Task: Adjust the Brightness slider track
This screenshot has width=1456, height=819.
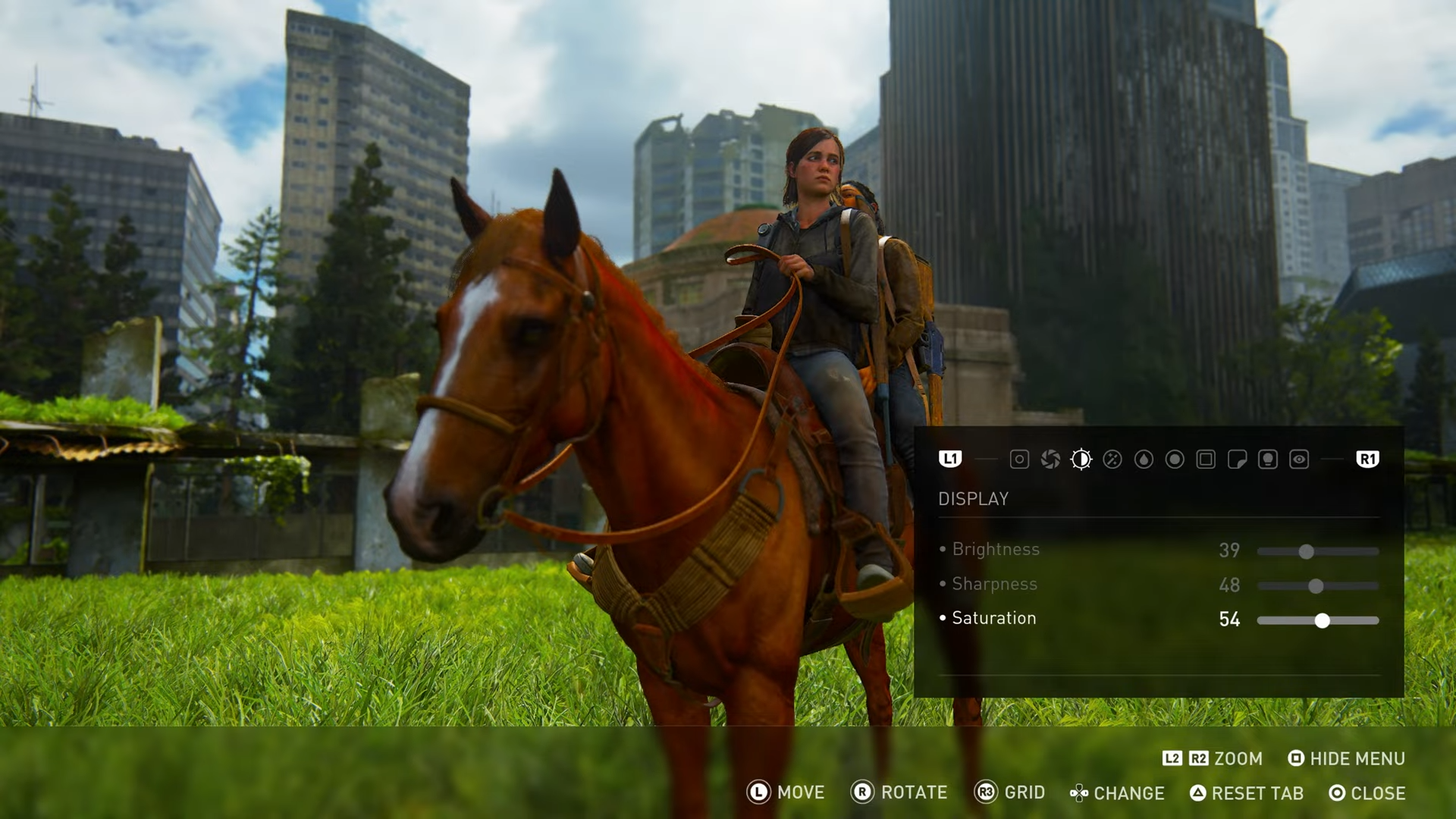Action: pyautogui.click(x=1318, y=552)
